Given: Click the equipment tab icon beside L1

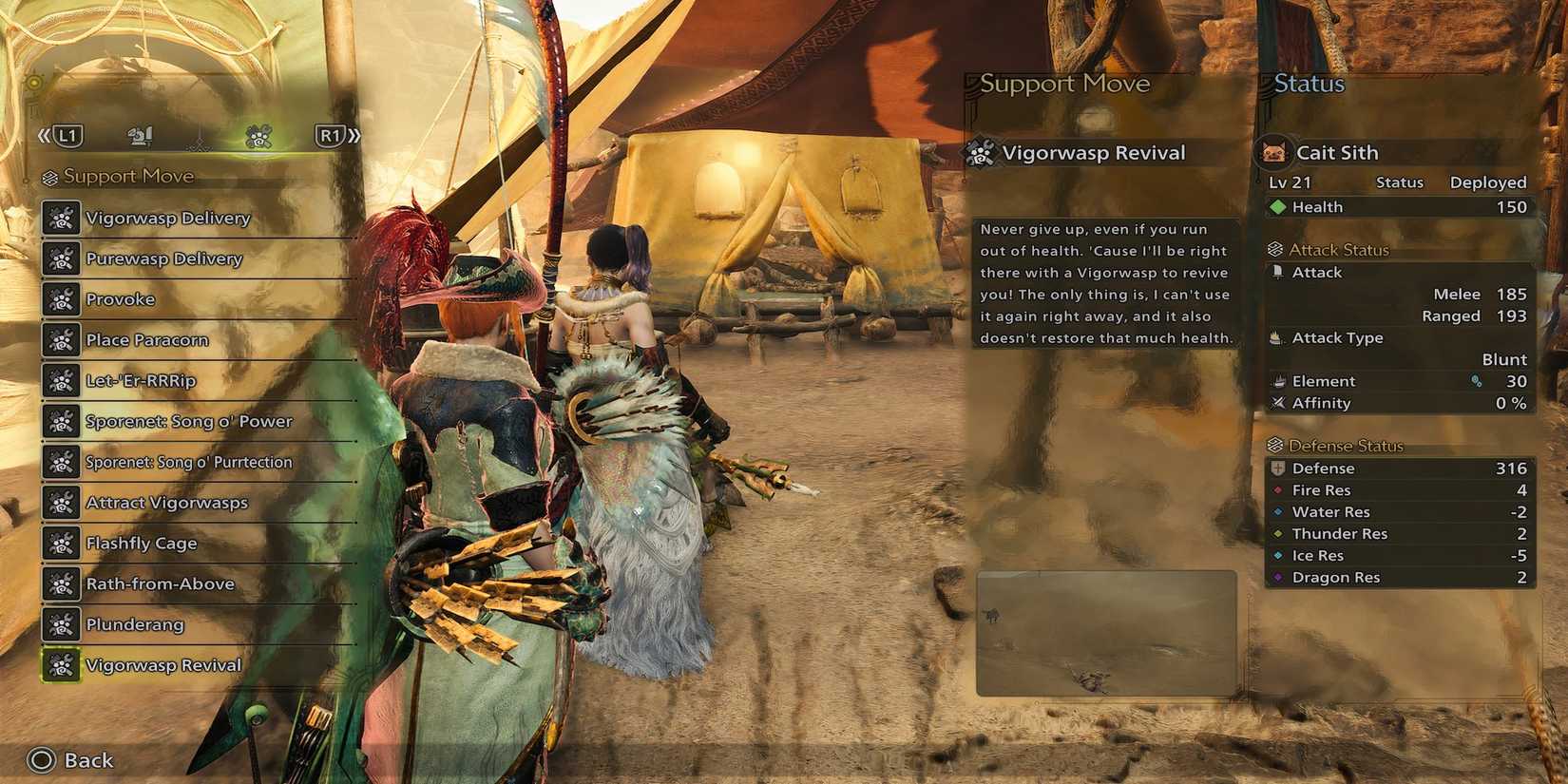Looking at the screenshot, I should point(139,135).
